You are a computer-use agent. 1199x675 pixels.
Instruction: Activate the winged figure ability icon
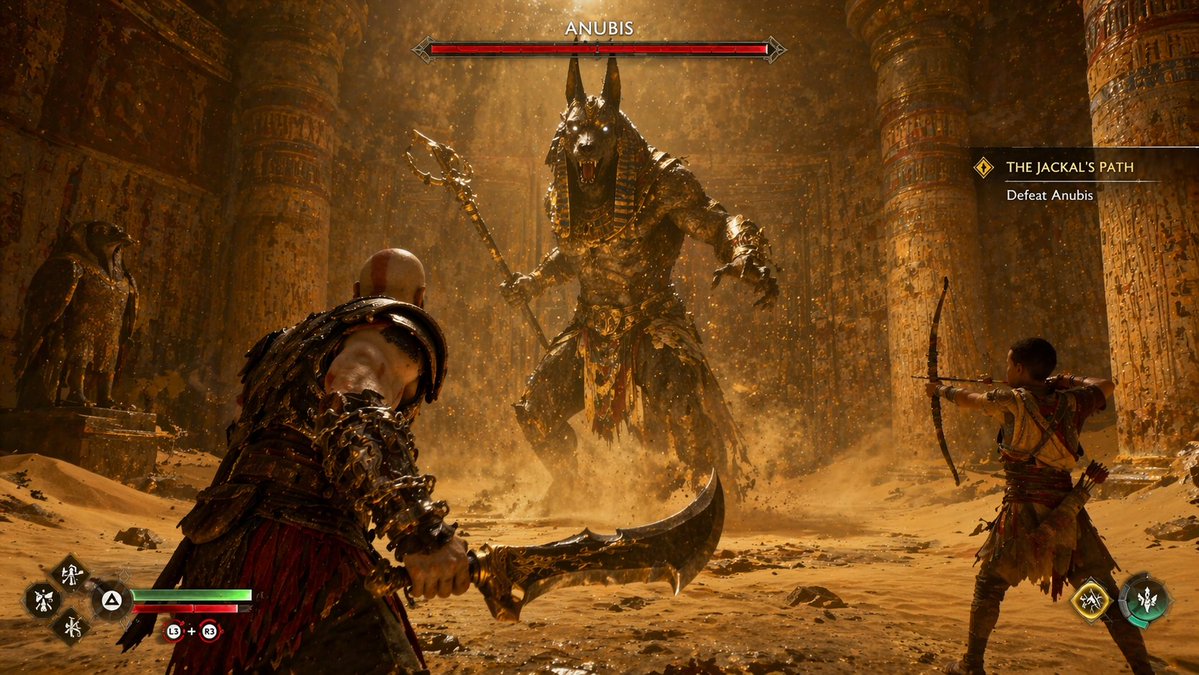pyautogui.click(x=43, y=600)
